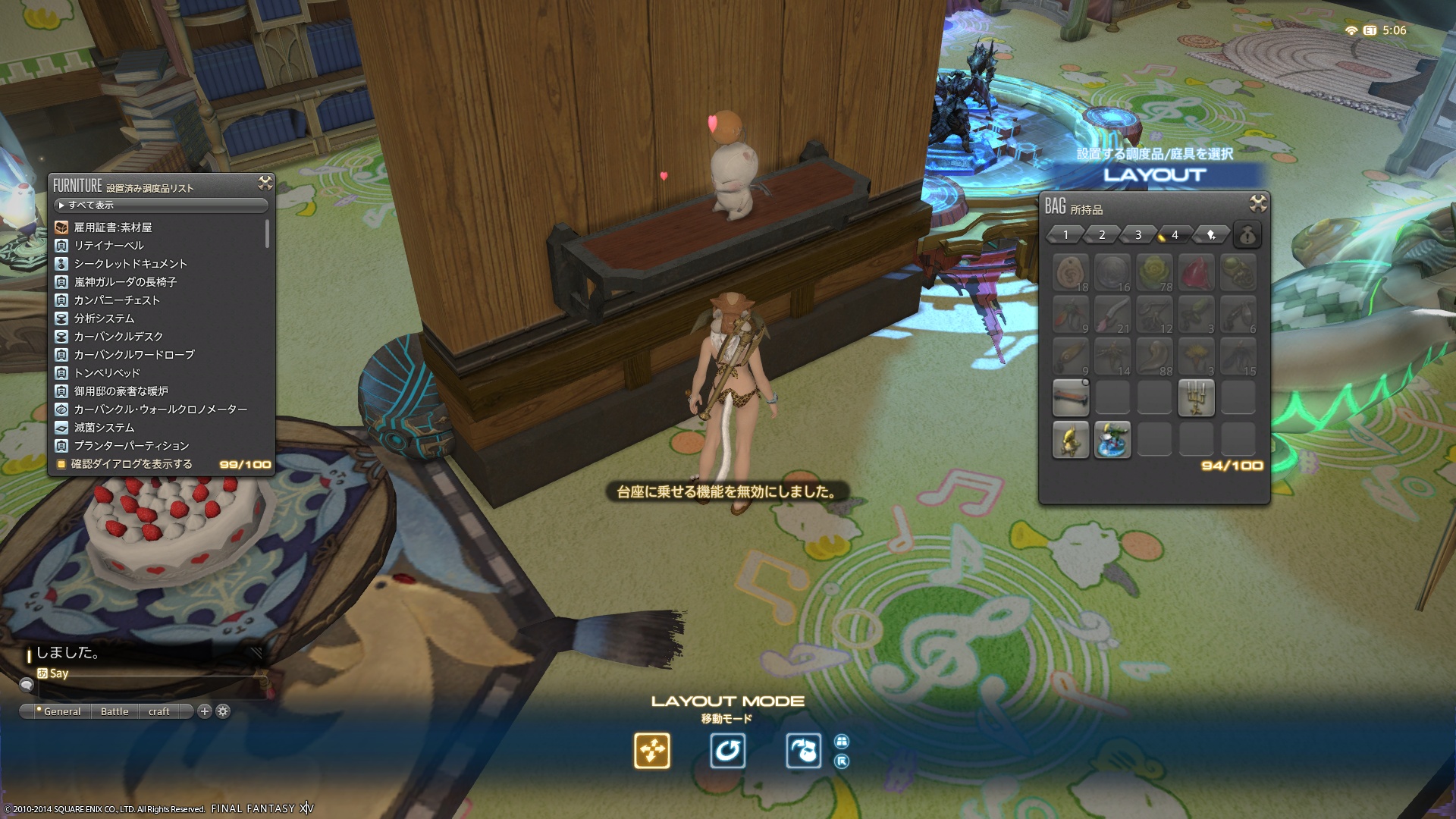Close the Furniture list window
The image size is (1456, 819).
click(x=265, y=183)
